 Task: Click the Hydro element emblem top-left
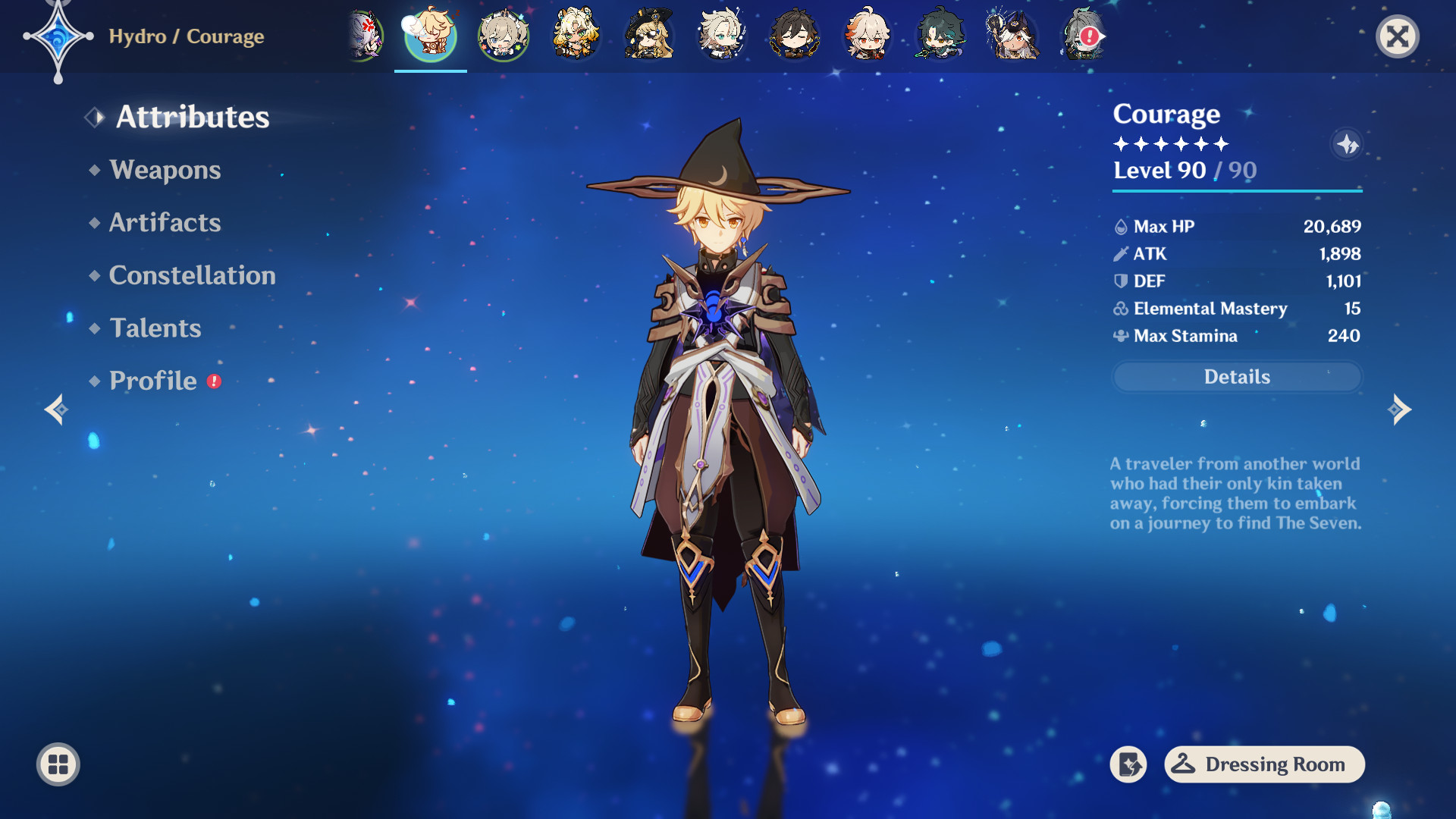tap(59, 36)
